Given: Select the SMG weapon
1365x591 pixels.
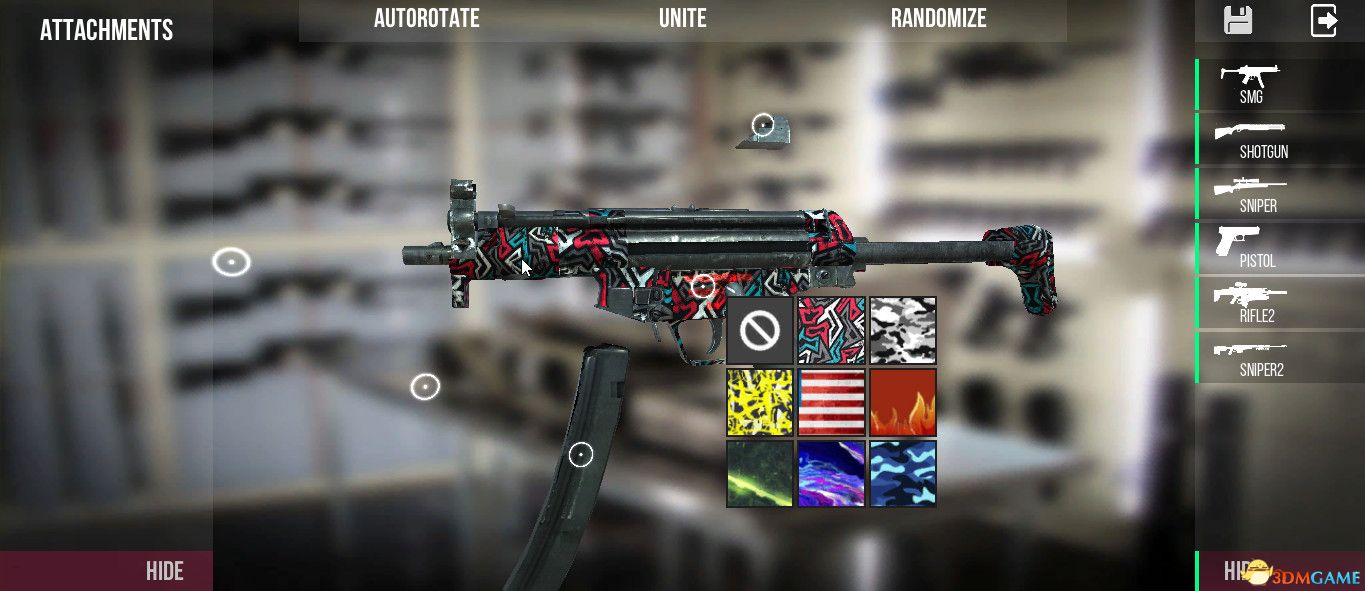Looking at the screenshot, I should coord(1251,84).
